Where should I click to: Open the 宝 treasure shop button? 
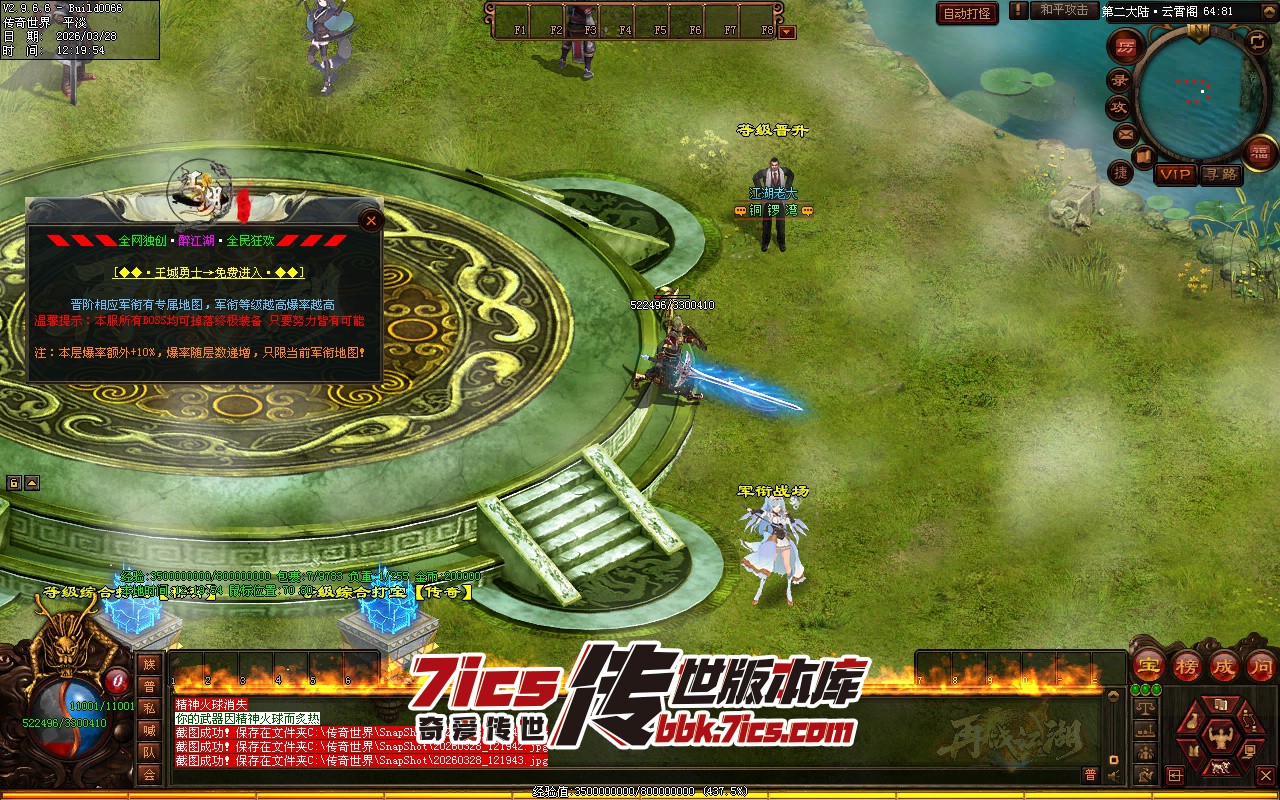click(1149, 665)
